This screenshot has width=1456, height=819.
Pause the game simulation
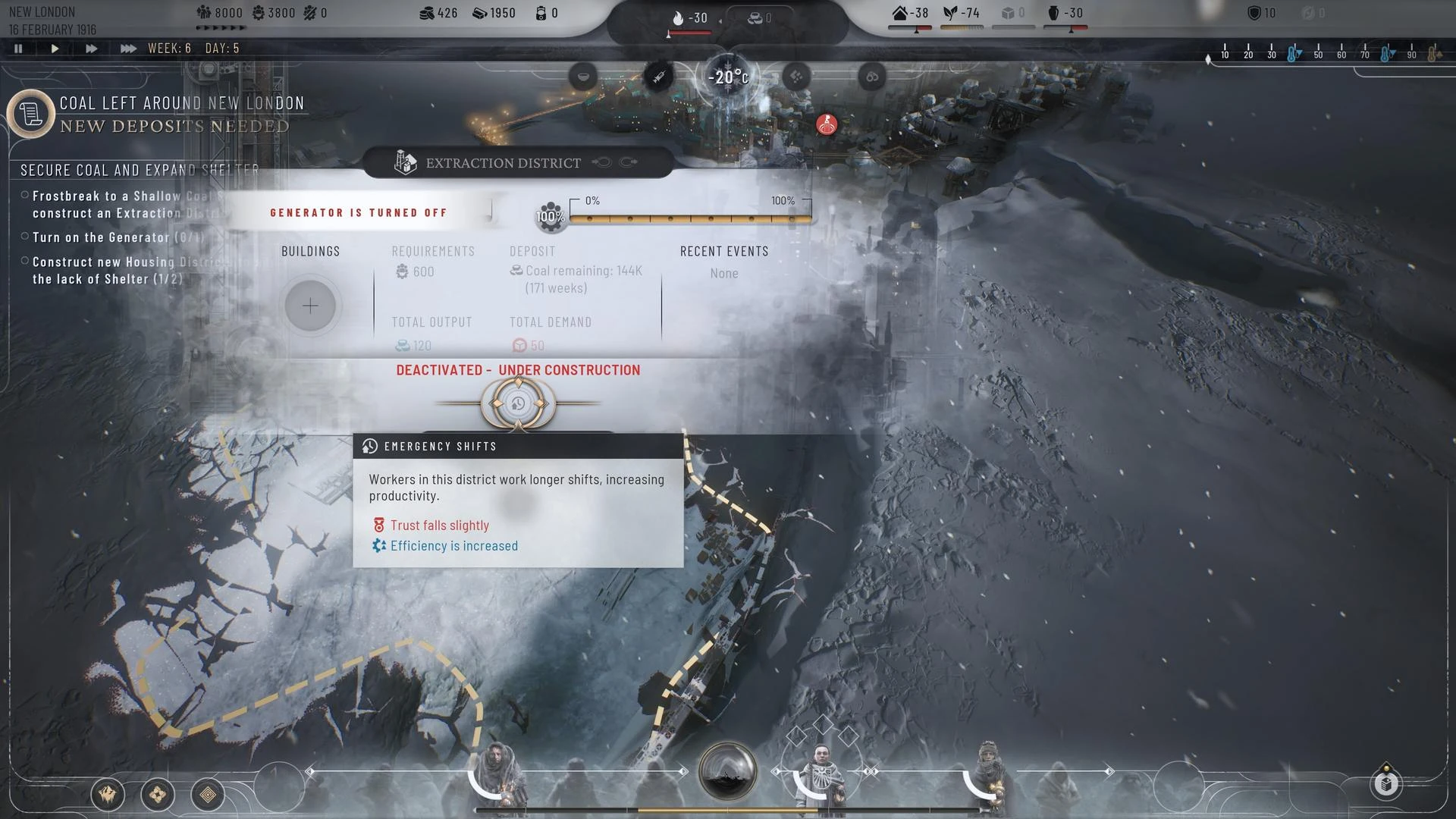(x=18, y=48)
